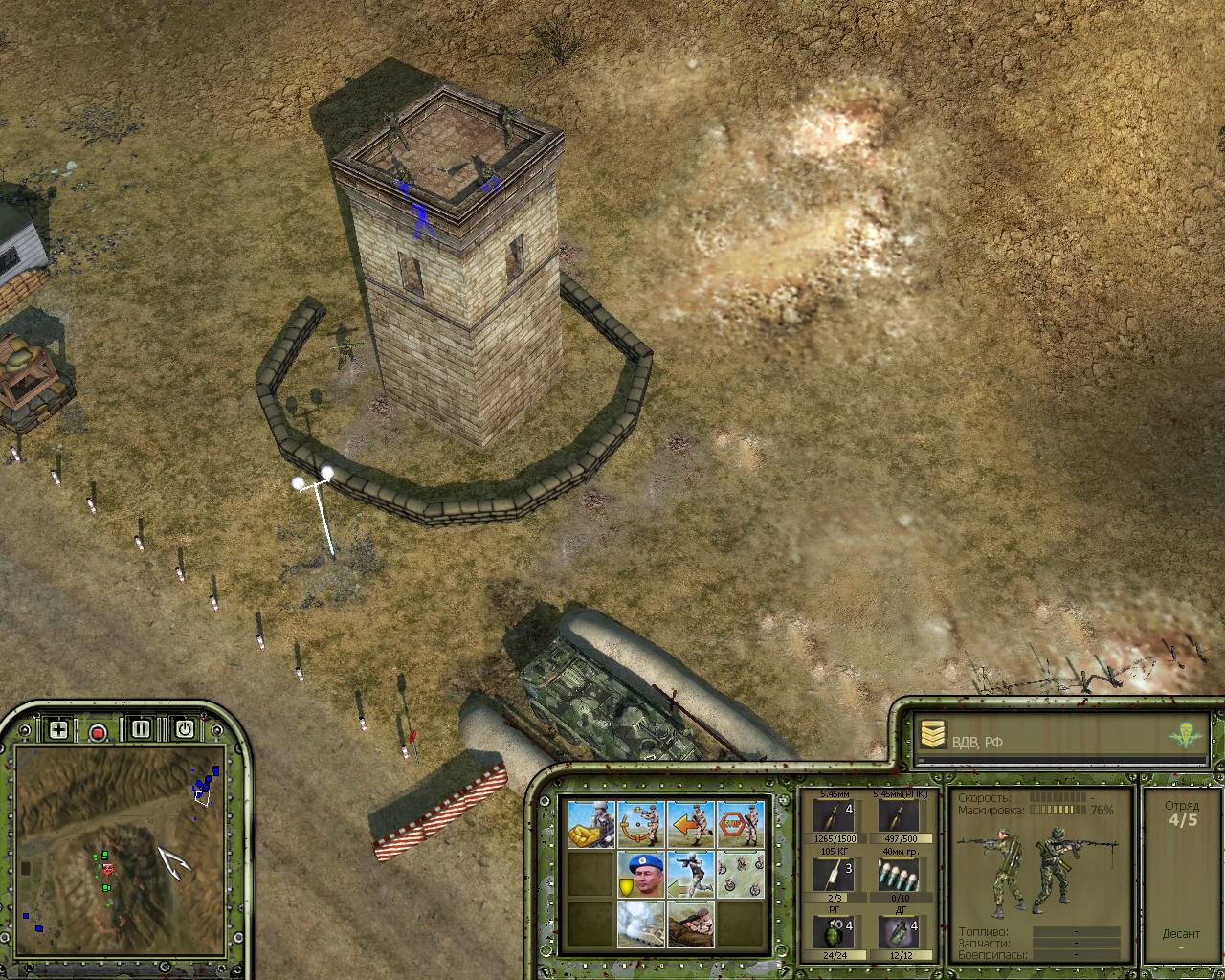Open the squad formation command
This screenshot has width=1225, height=980.
[x=741, y=875]
